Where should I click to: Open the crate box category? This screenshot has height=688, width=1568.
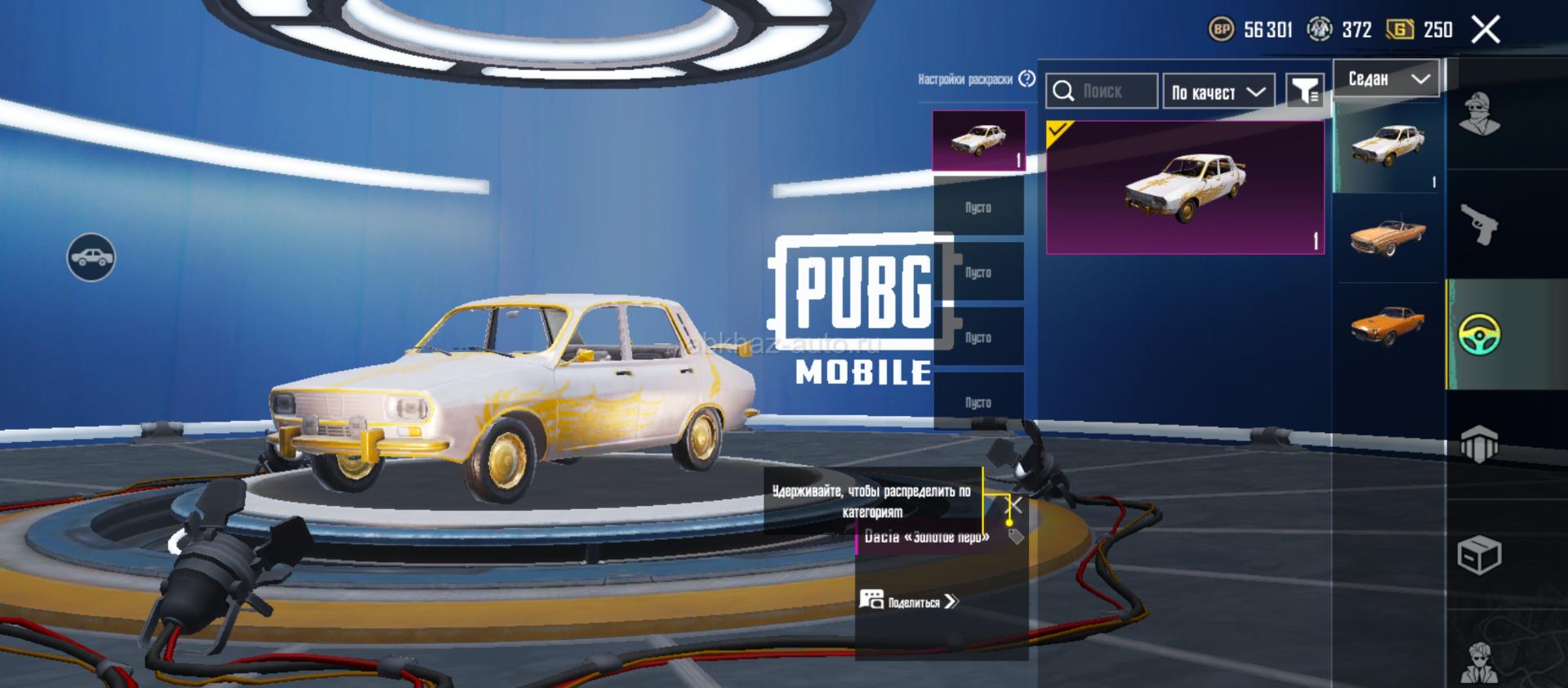coord(1479,556)
